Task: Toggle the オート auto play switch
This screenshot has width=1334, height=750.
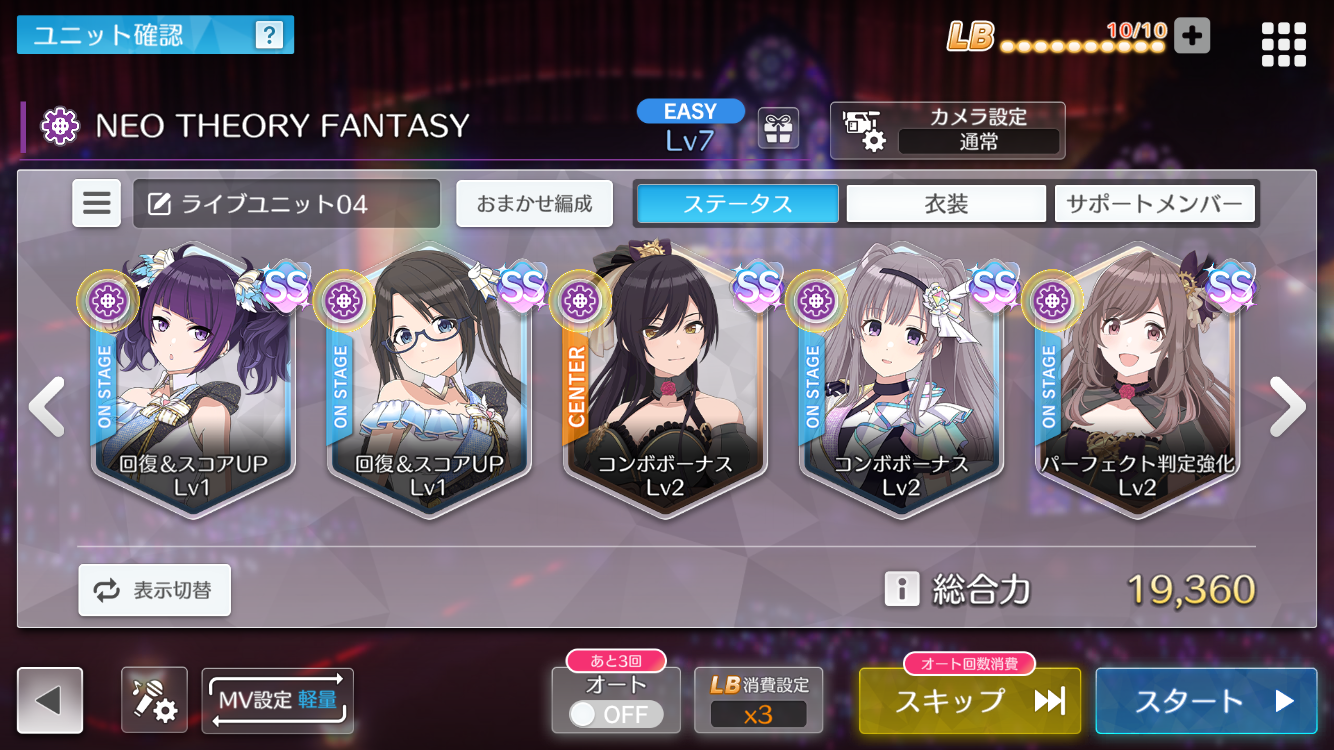Action: 615,714
